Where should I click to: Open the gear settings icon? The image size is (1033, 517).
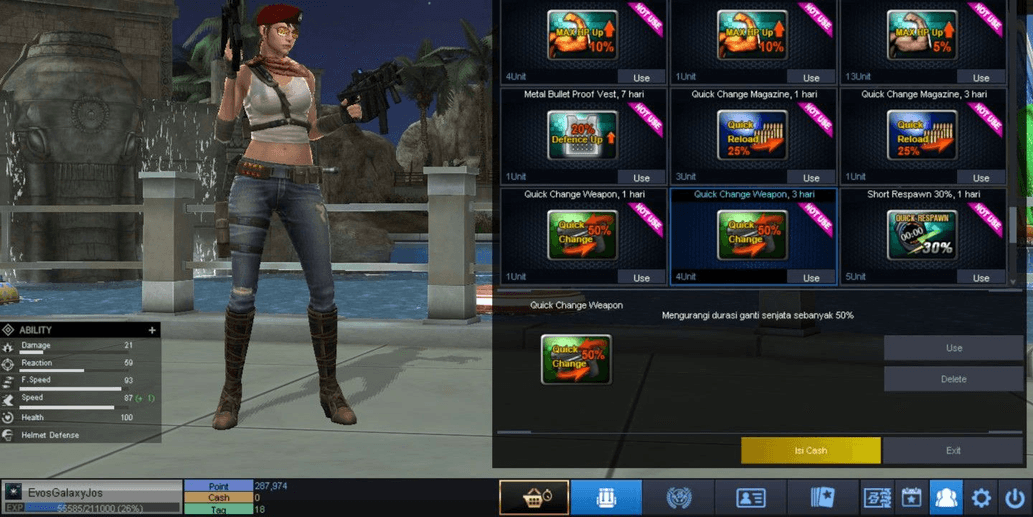click(x=981, y=497)
